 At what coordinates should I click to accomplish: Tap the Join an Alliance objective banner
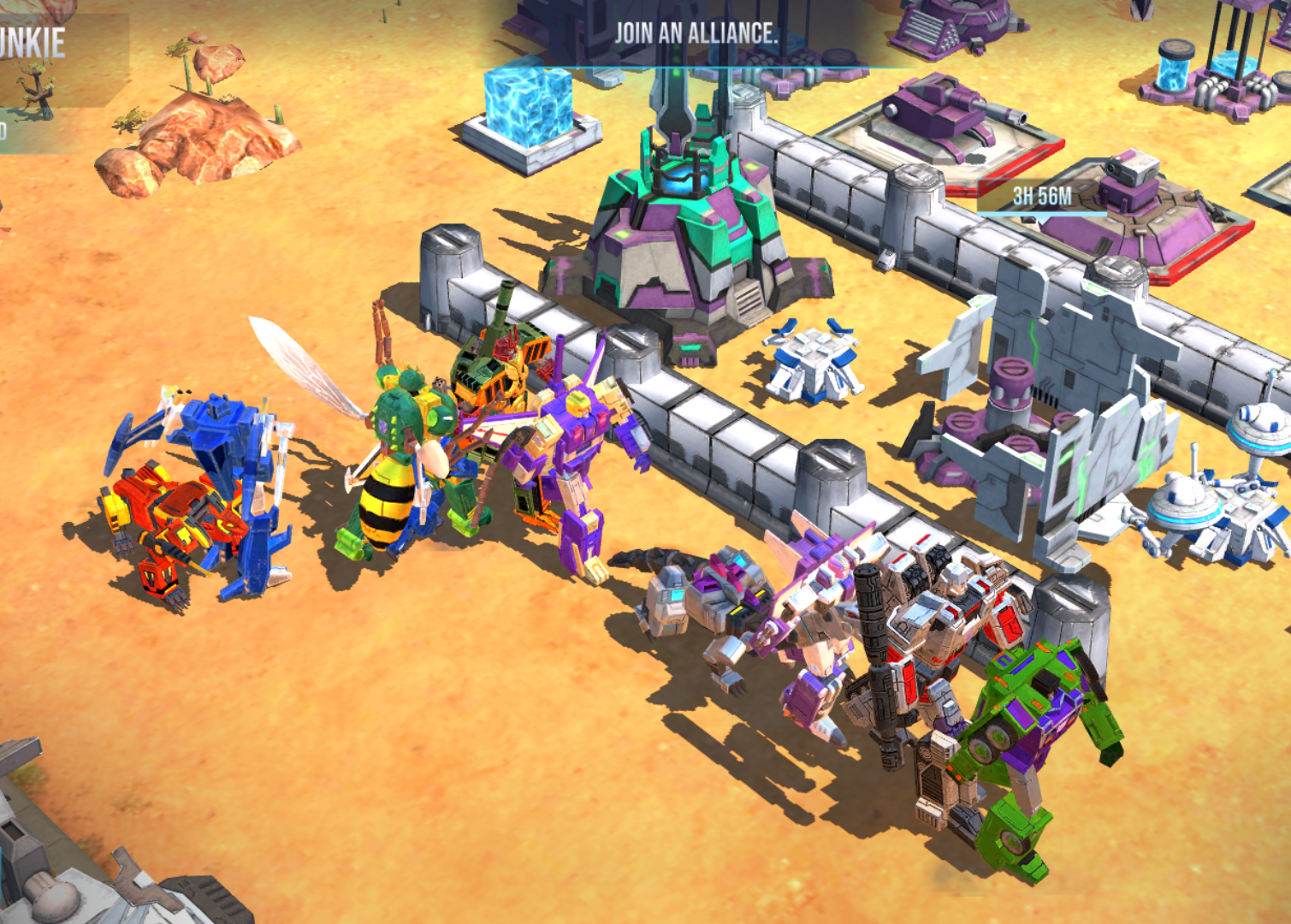(696, 34)
